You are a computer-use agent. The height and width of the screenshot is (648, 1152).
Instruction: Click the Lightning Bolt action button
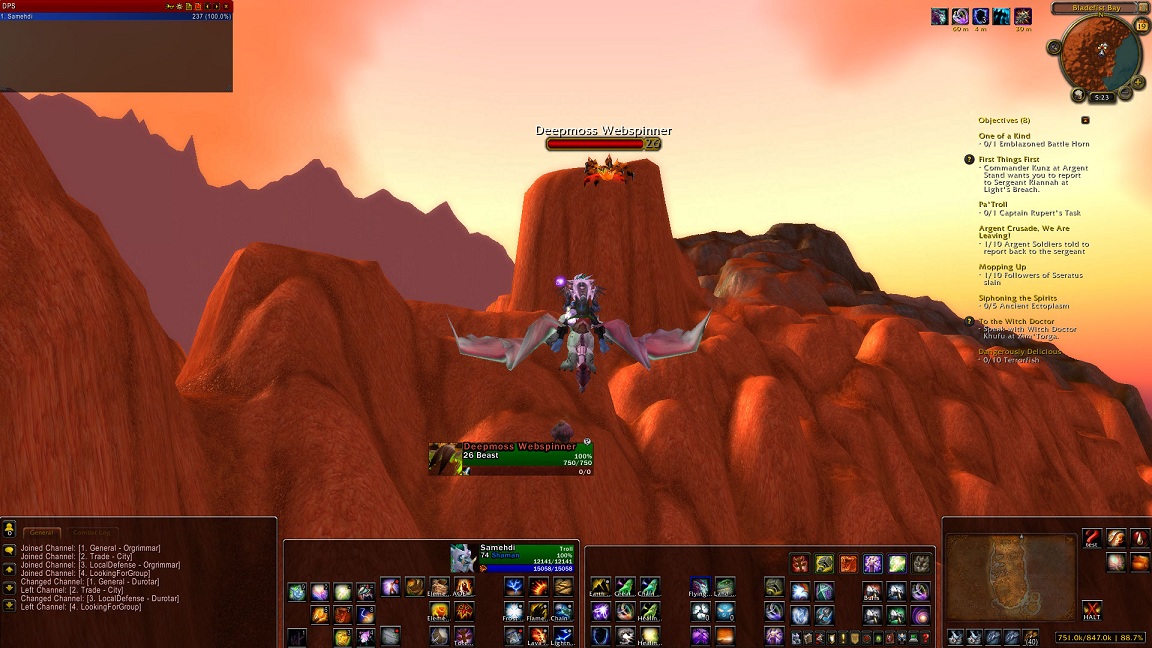point(564,635)
